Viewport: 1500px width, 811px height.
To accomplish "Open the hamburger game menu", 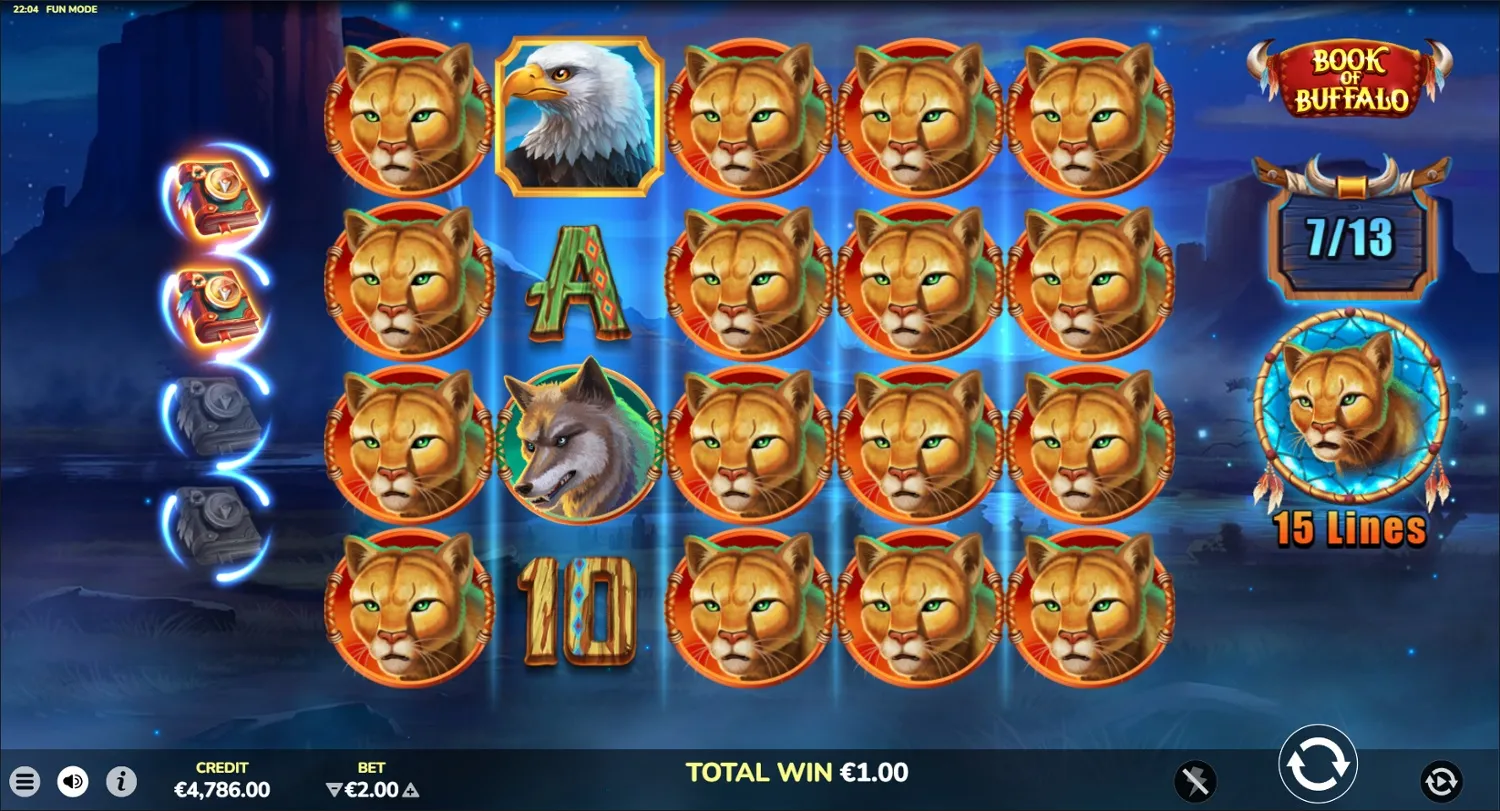I will click(27, 781).
